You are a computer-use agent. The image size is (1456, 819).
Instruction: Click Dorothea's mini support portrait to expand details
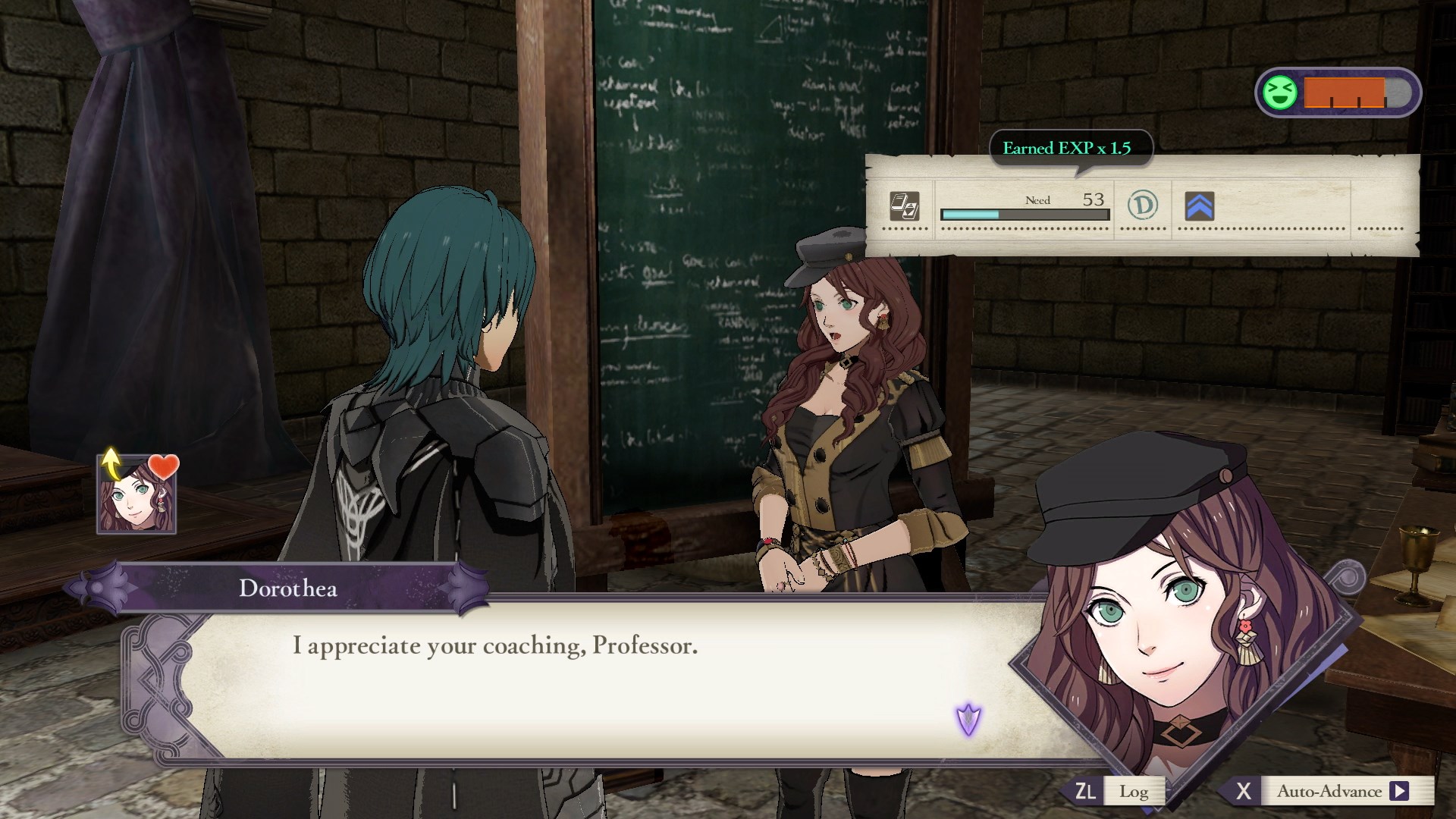click(135, 497)
